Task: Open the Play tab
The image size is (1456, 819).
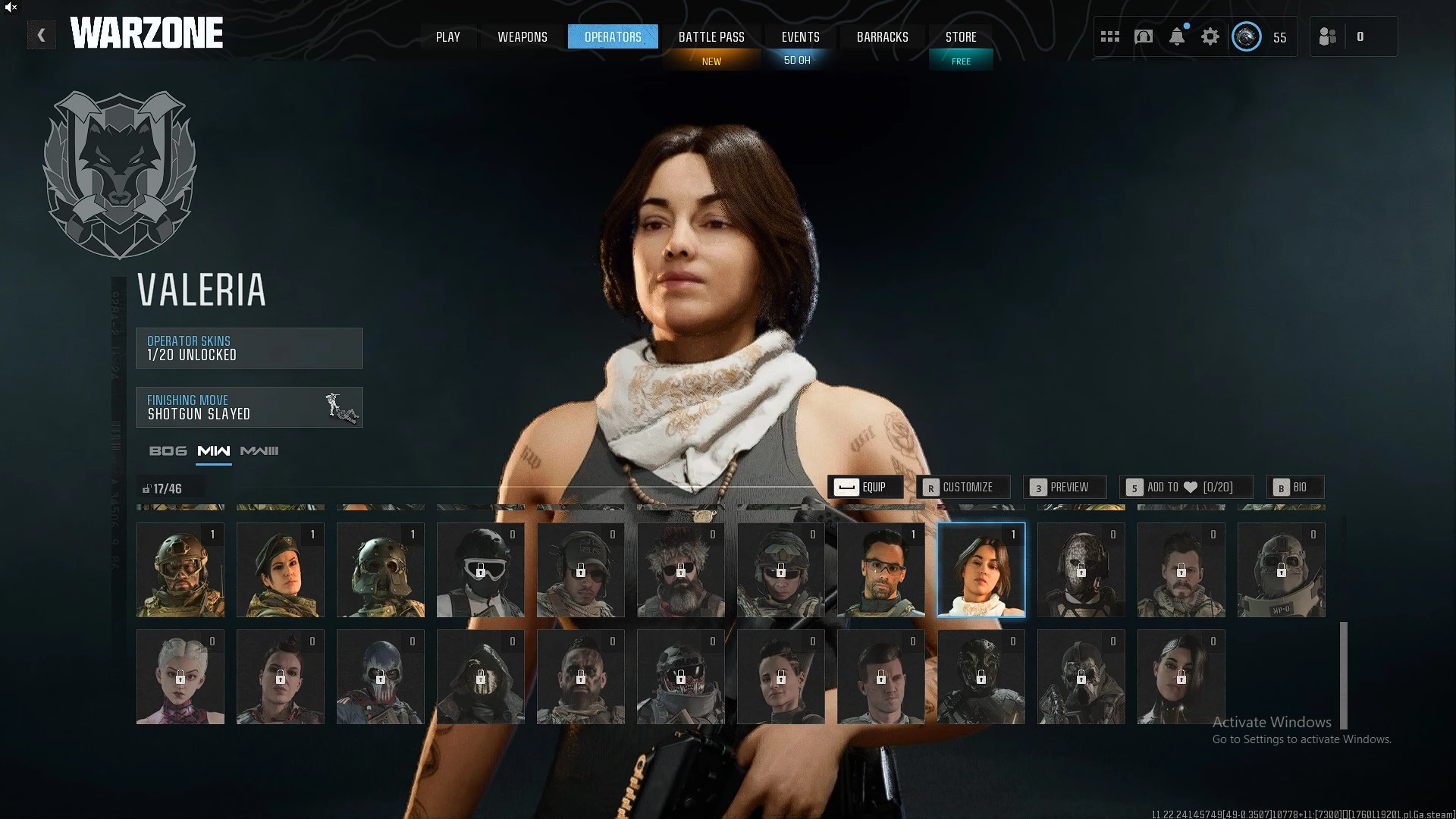Action: coord(447,36)
